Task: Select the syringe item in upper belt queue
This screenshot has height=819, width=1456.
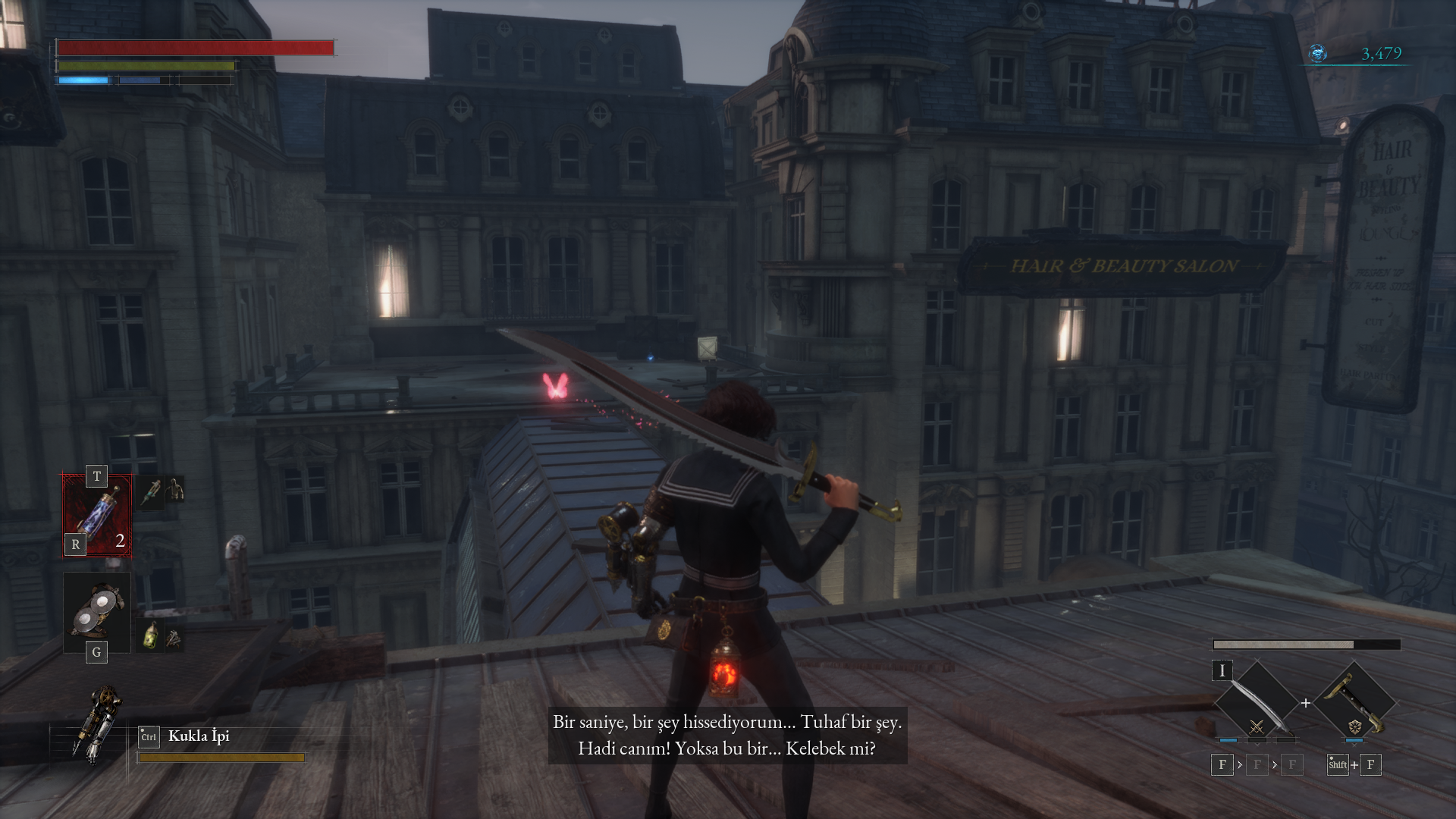Action: click(x=152, y=491)
